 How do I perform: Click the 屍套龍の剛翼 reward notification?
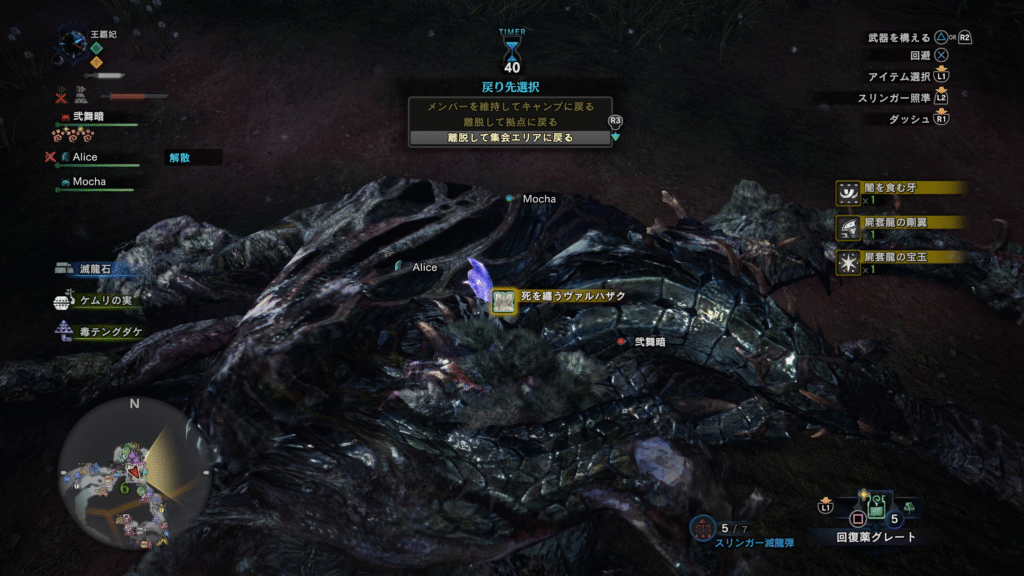[x=900, y=223]
